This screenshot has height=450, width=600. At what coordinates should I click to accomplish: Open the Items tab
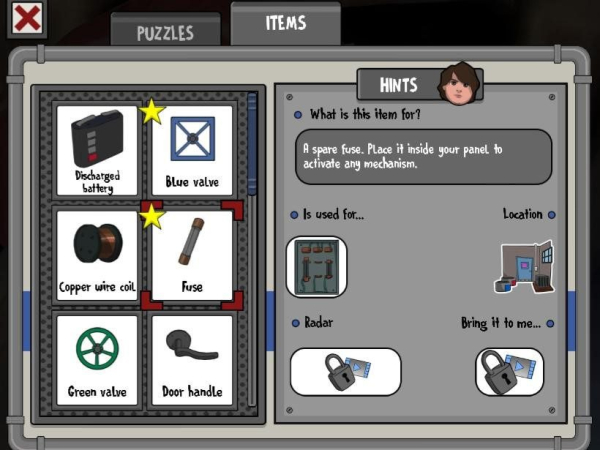(286, 24)
